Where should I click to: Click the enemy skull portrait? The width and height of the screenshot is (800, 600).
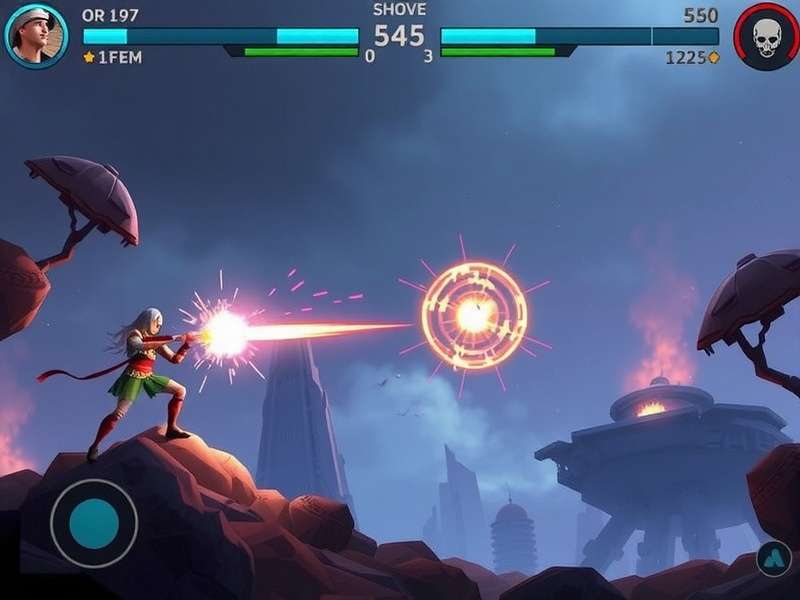[x=766, y=37]
